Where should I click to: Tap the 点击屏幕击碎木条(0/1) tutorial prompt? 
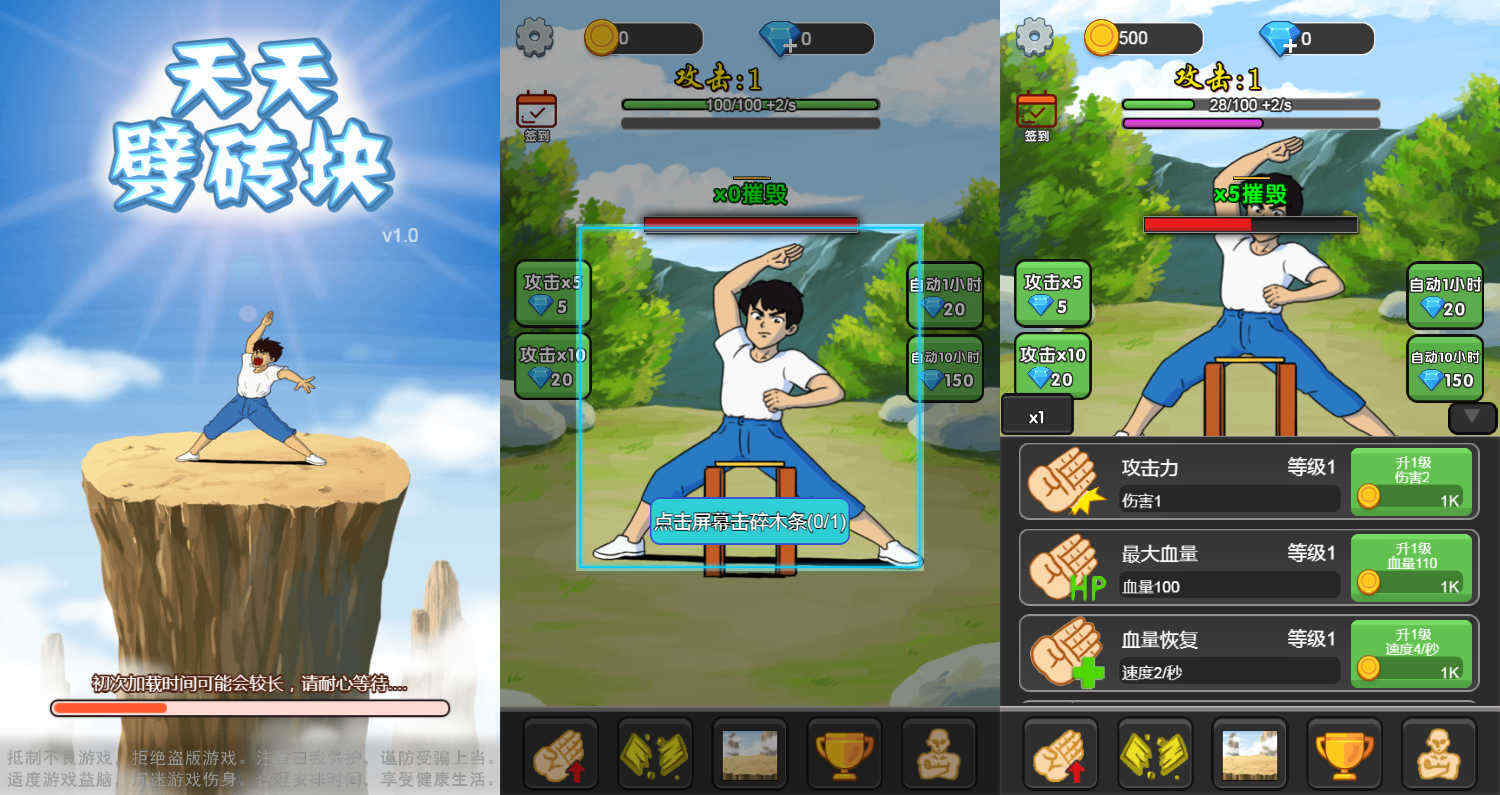(750, 521)
